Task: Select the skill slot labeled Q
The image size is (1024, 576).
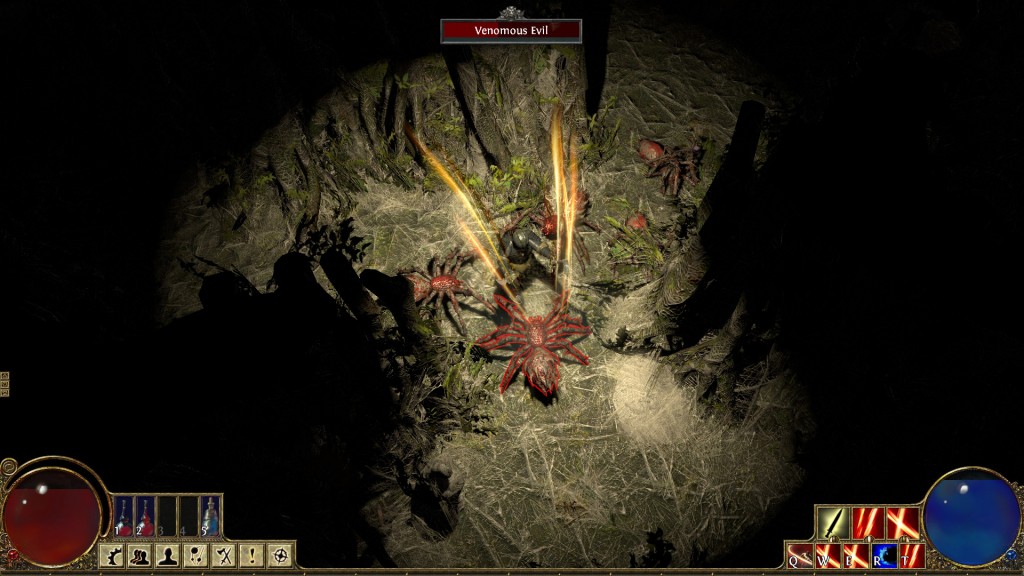Action: pos(800,555)
